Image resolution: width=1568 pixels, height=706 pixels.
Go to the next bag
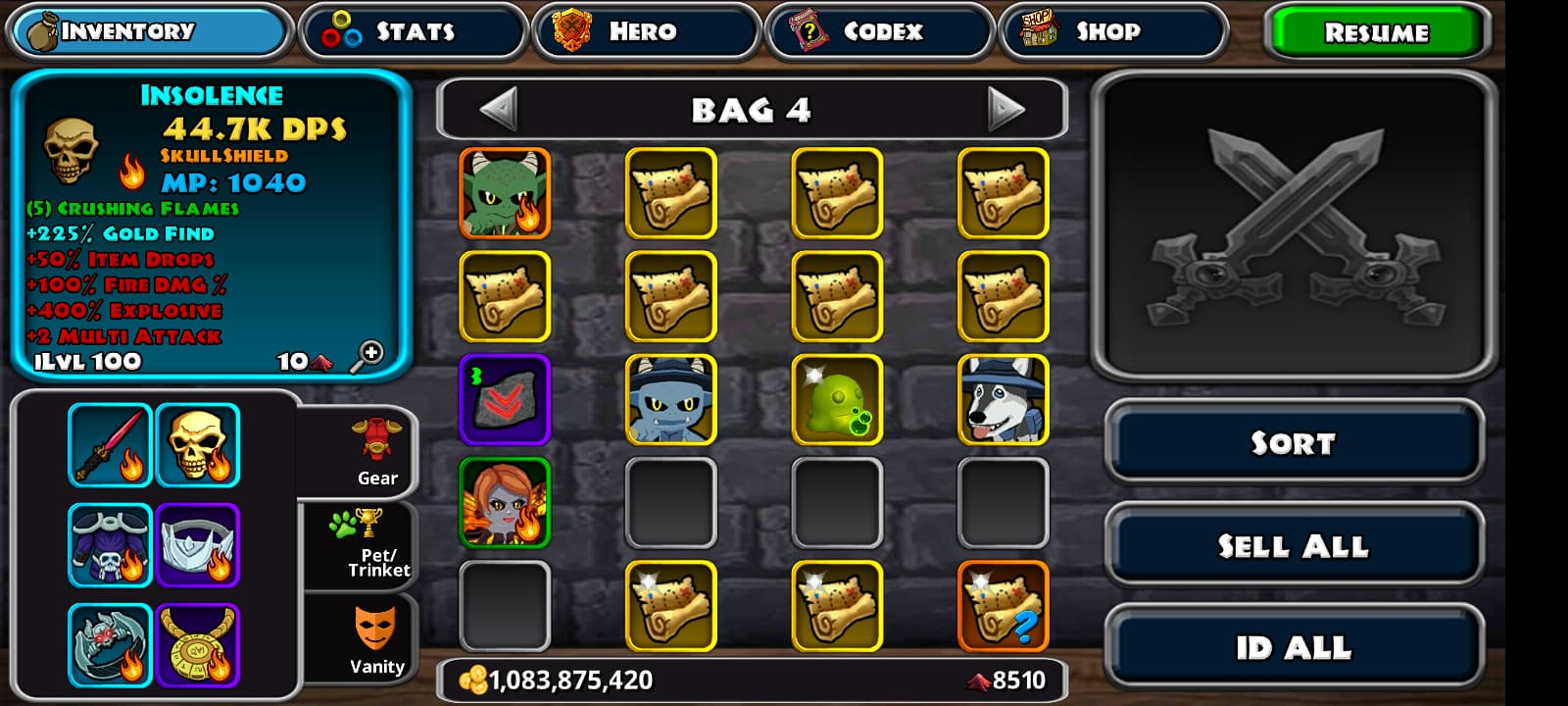pos(1005,109)
